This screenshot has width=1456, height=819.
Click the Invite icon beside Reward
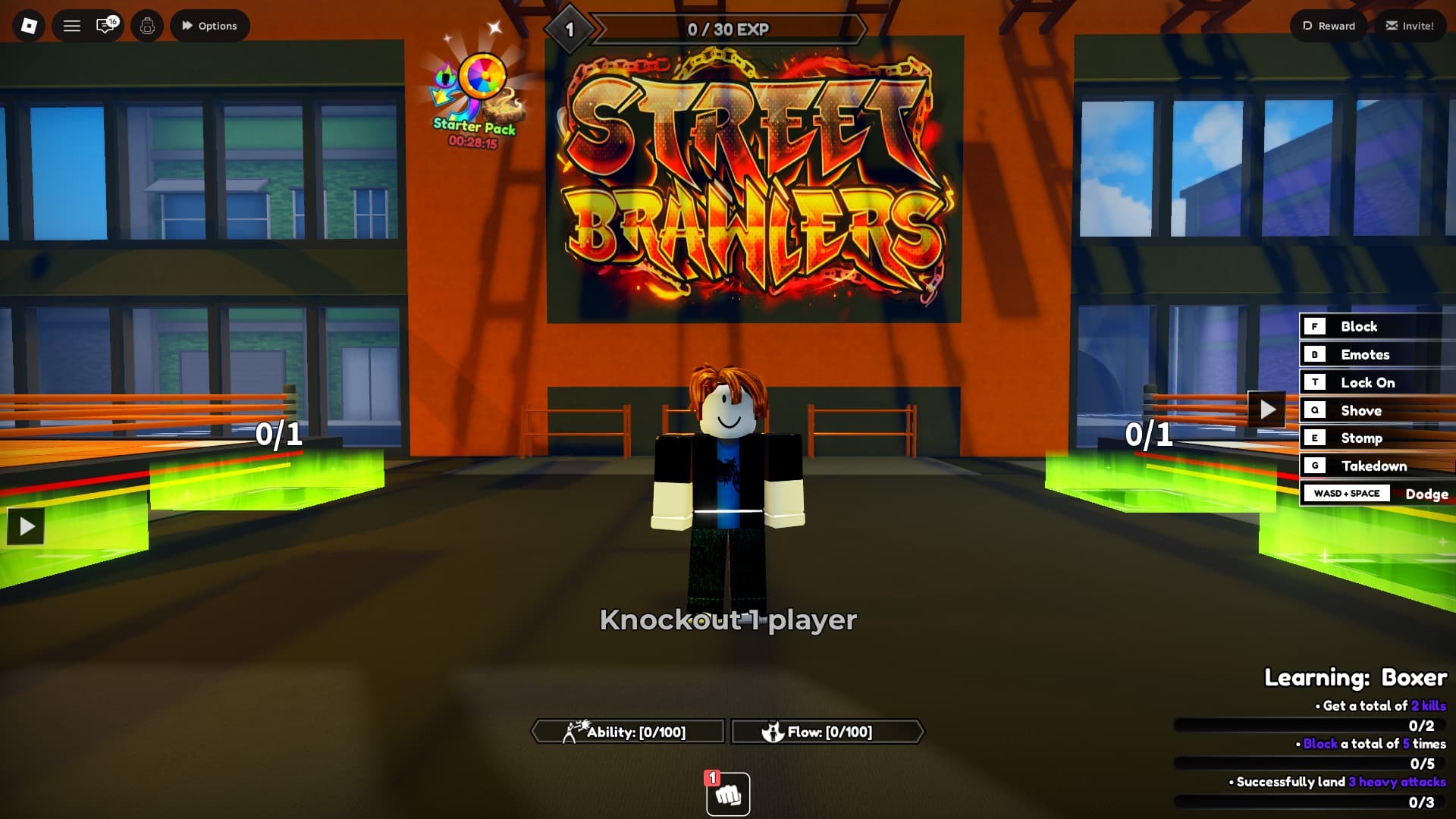coord(1410,25)
